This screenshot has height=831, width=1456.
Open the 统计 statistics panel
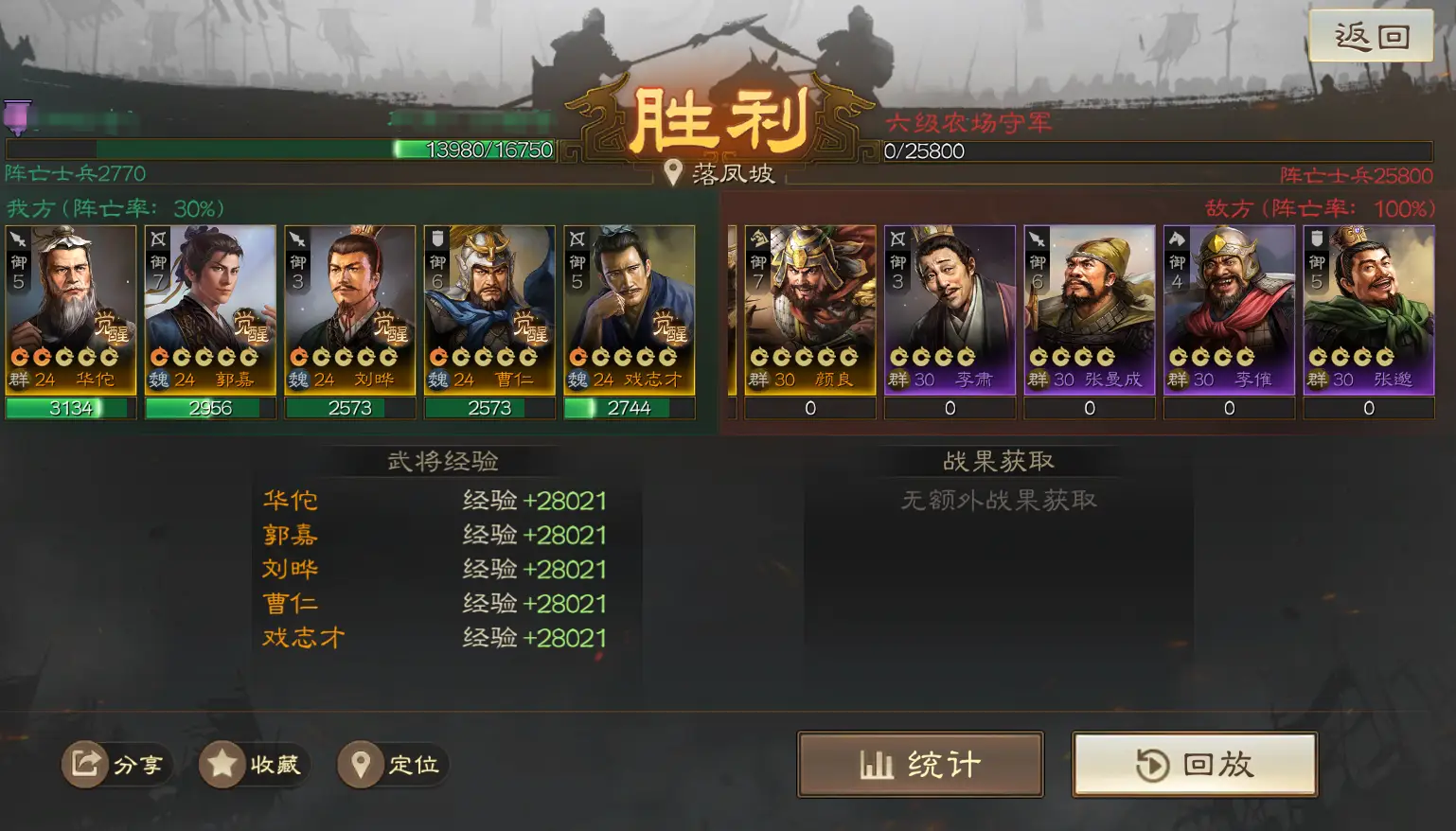pyautogui.click(x=920, y=764)
